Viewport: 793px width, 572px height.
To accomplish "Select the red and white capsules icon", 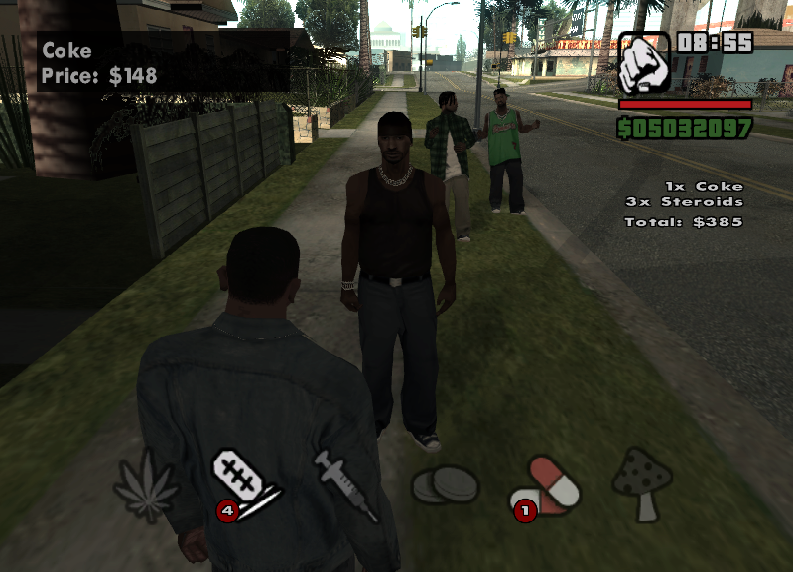I will (548, 484).
